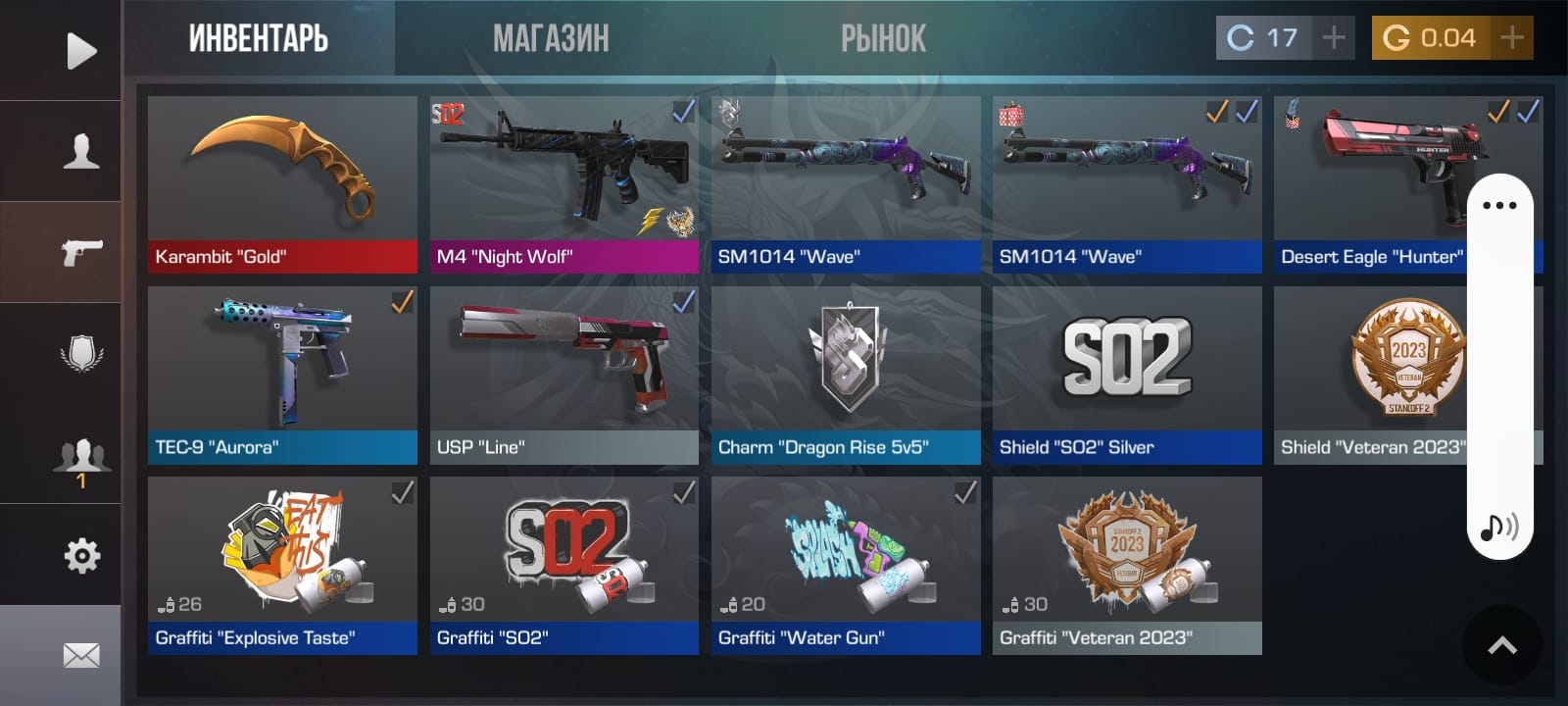
Task: Pick the Graffiti "Water Gun" item
Action: pyautogui.click(x=845, y=565)
